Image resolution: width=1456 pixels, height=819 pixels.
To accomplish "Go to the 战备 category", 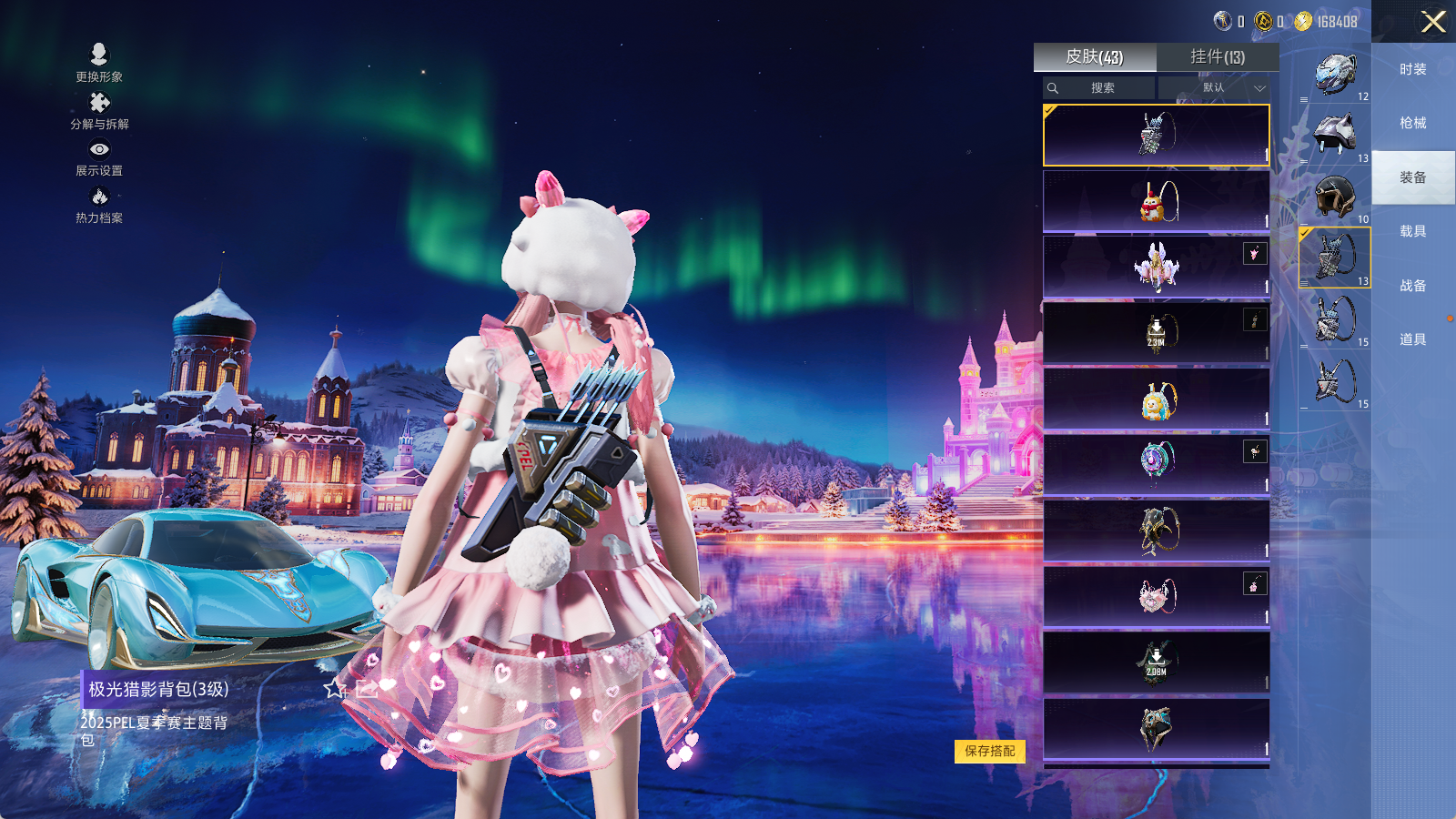I will 1412,286.
